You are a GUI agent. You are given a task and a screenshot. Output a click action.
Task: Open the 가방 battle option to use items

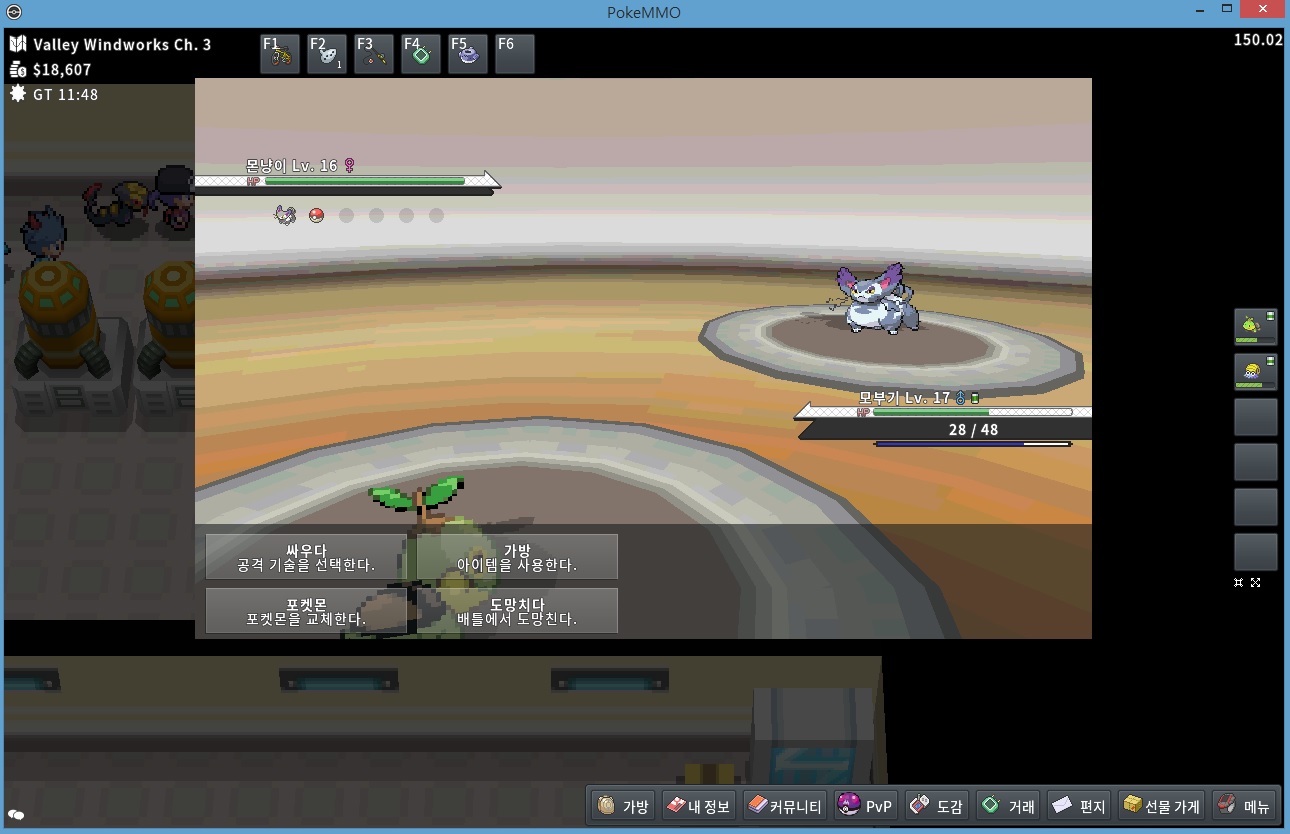(x=517, y=557)
